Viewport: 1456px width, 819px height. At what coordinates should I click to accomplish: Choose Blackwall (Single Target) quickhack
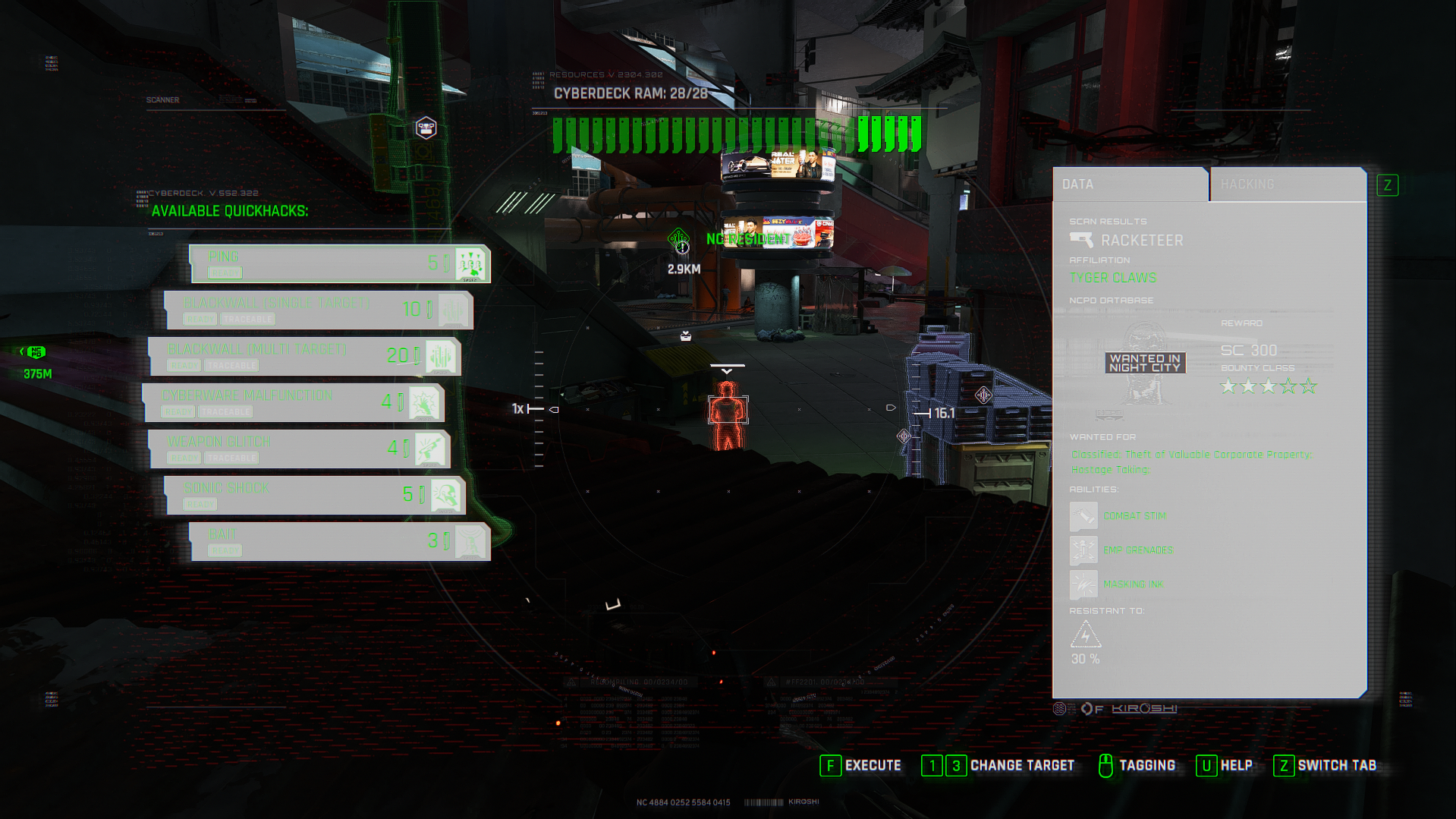(x=319, y=310)
